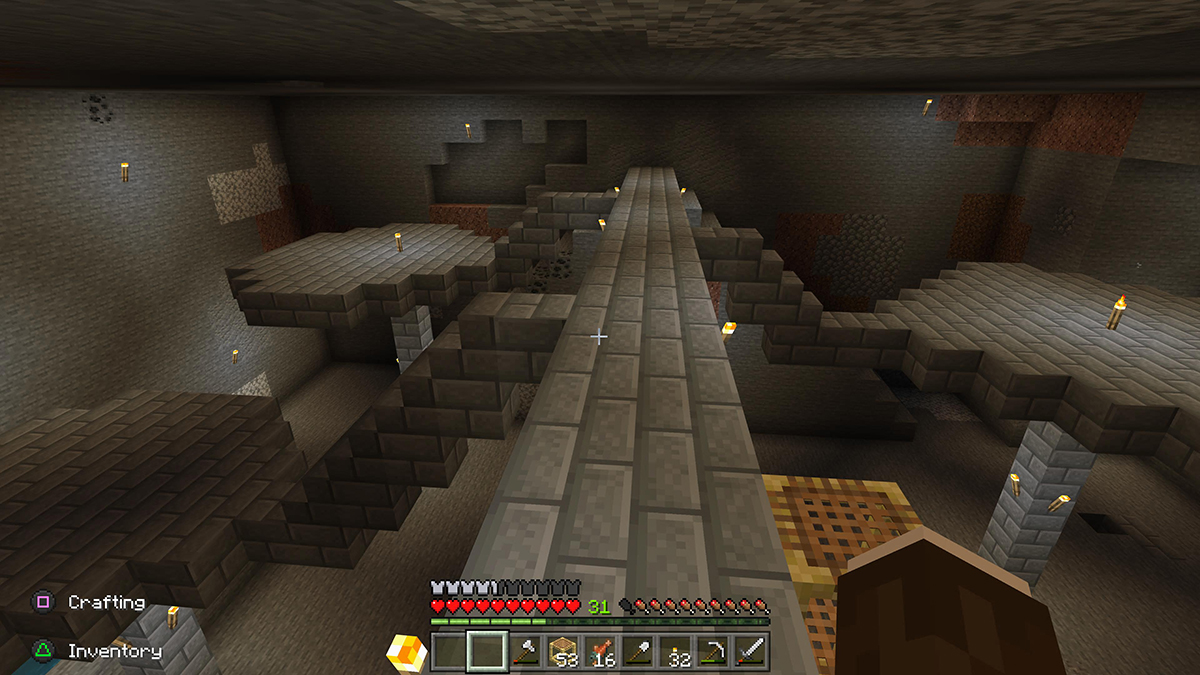The width and height of the screenshot is (1200, 675).
Task: Select the scaffolding stack of 53
Action: pyautogui.click(x=562, y=653)
